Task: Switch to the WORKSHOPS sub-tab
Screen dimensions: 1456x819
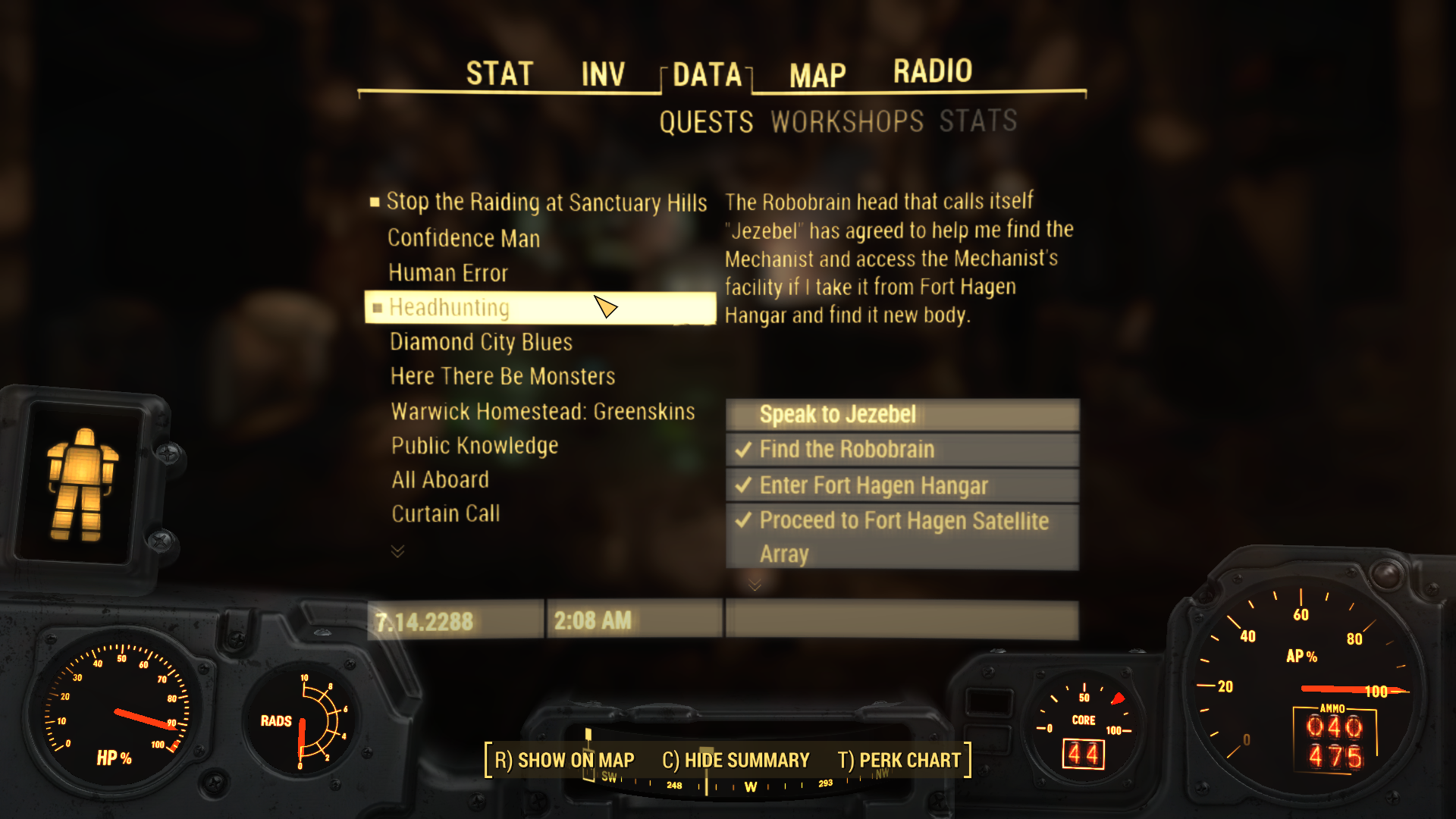Action: click(847, 121)
